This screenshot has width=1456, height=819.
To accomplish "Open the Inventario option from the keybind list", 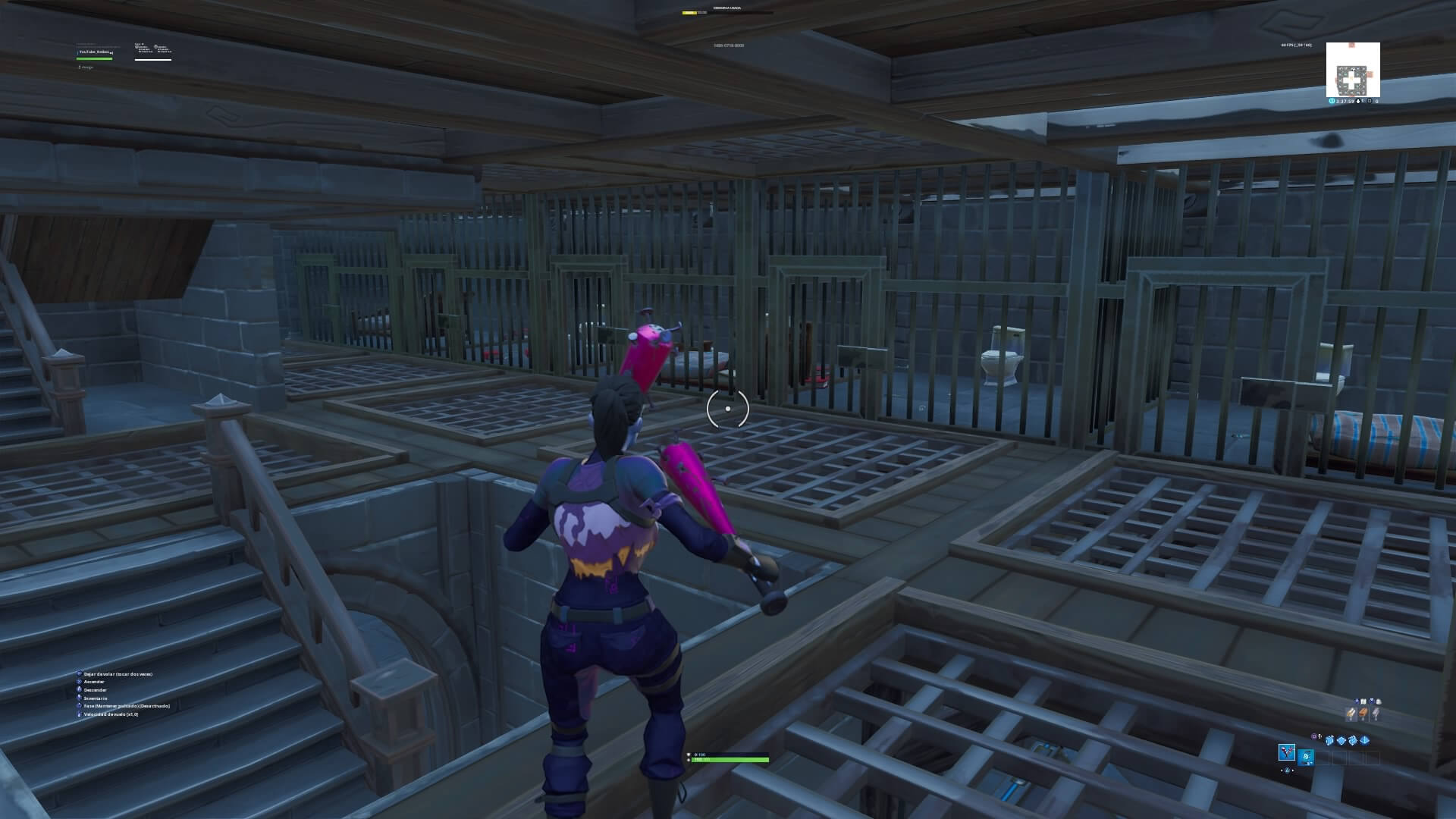I will 96,698.
